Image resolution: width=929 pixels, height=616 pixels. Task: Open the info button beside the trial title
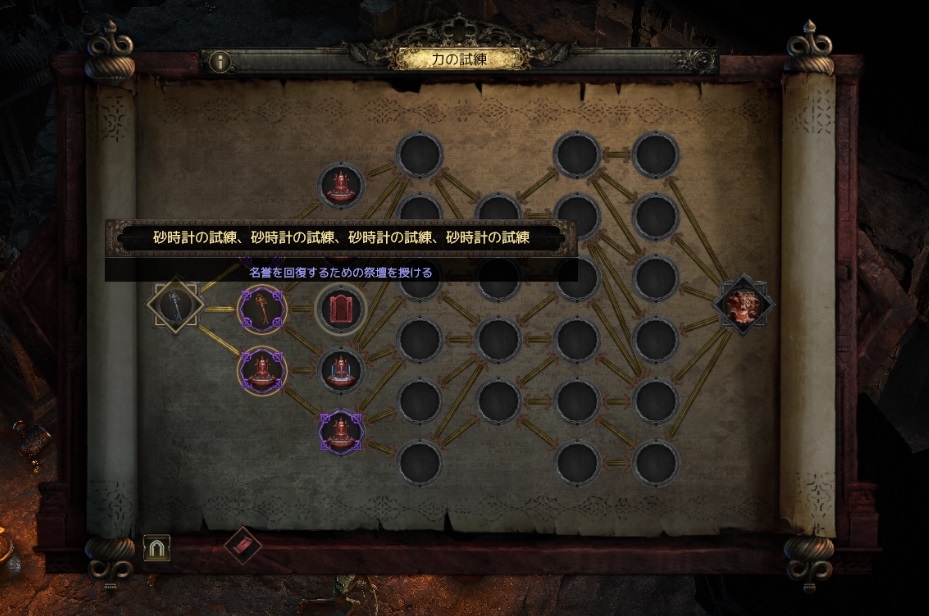pos(219,61)
